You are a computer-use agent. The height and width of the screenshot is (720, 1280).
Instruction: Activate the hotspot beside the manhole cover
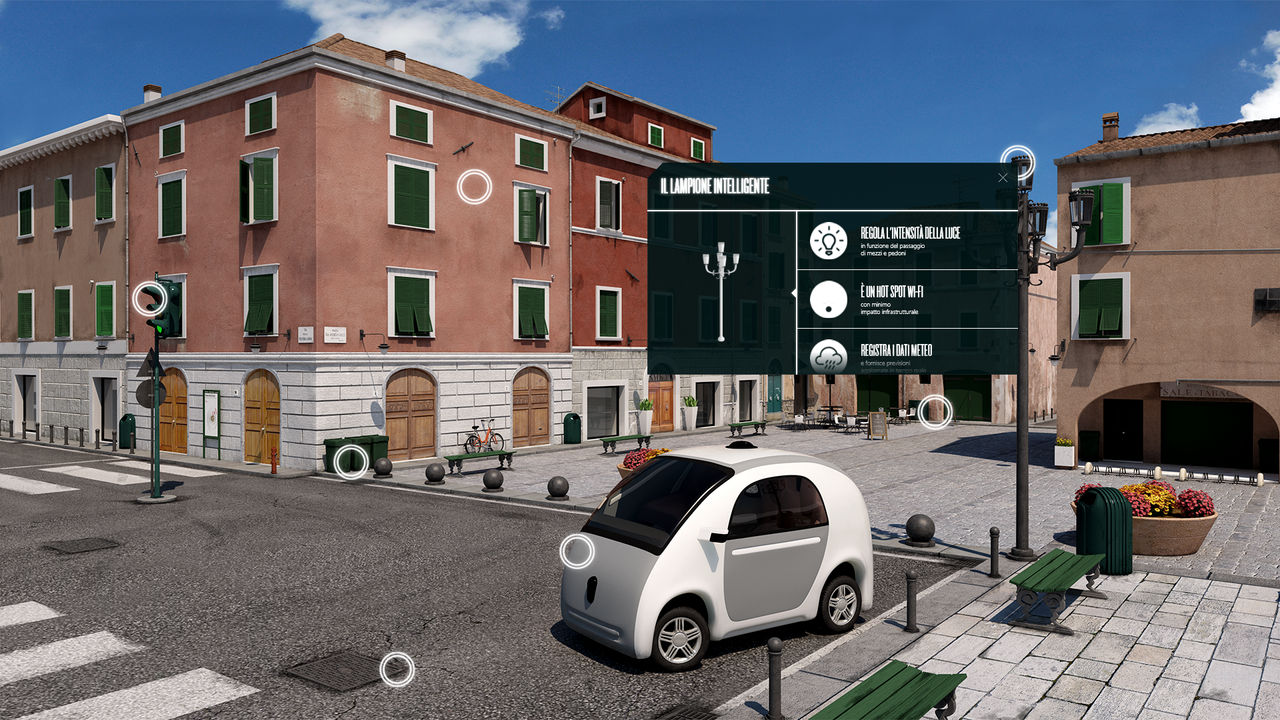pyautogui.click(x=397, y=669)
